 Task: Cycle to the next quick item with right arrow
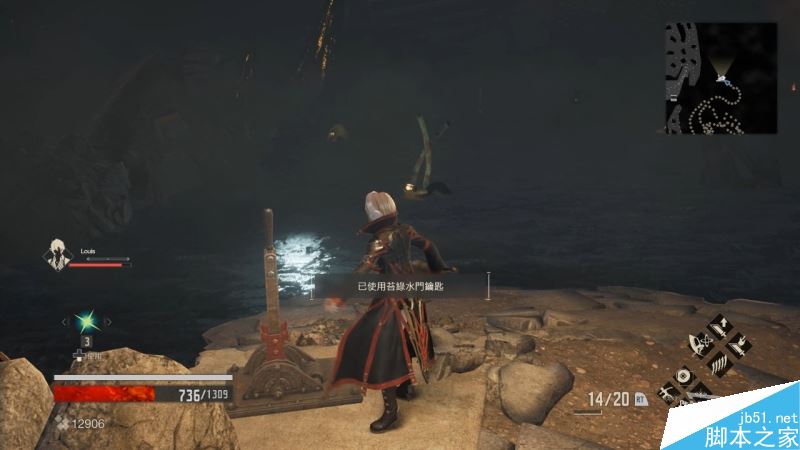108,321
